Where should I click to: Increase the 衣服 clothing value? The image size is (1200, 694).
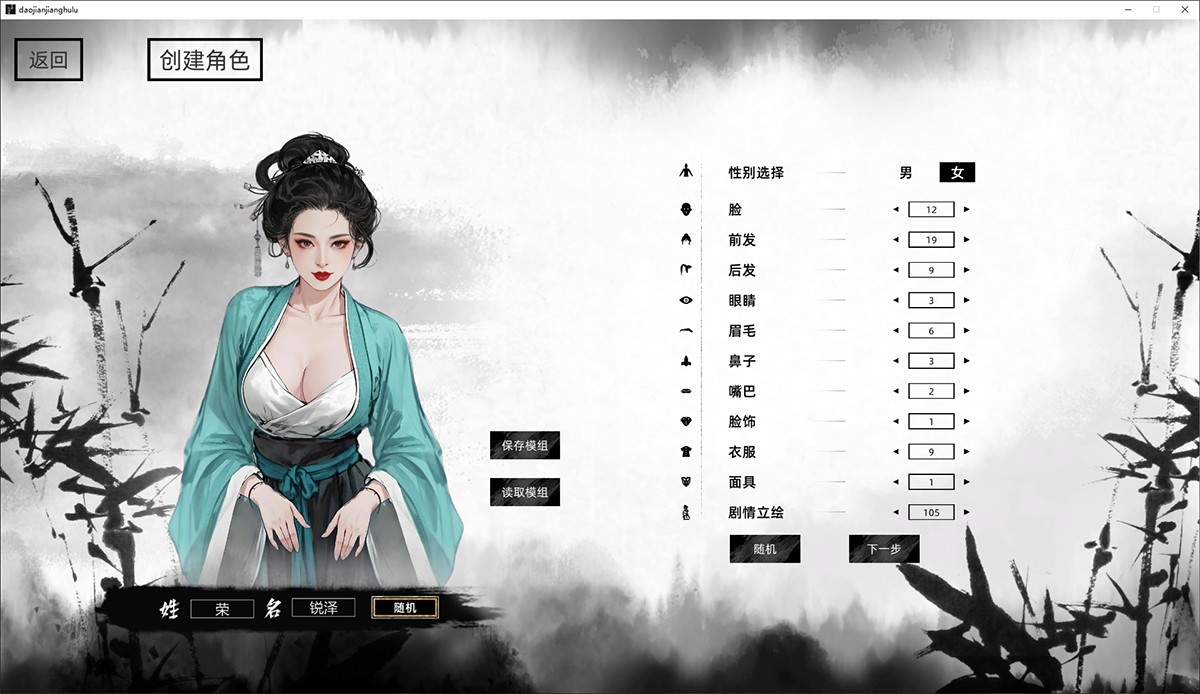(x=966, y=452)
